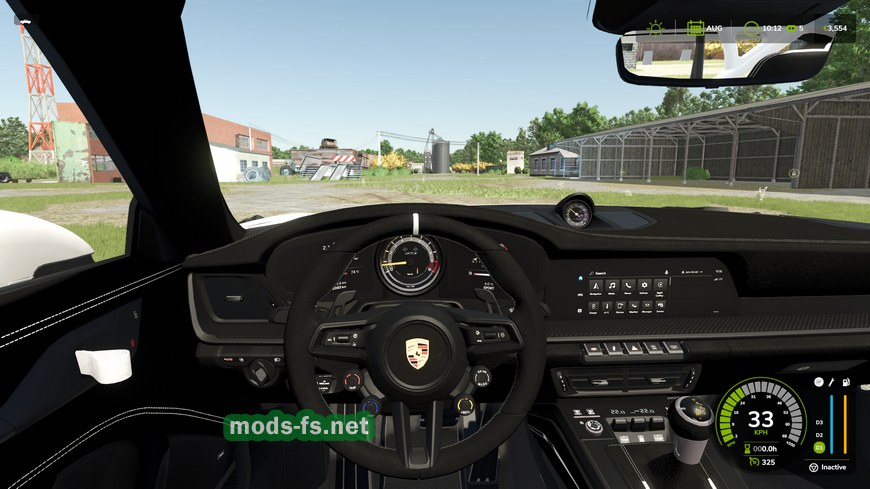Click the sun weather forecast icon

pos(656,27)
